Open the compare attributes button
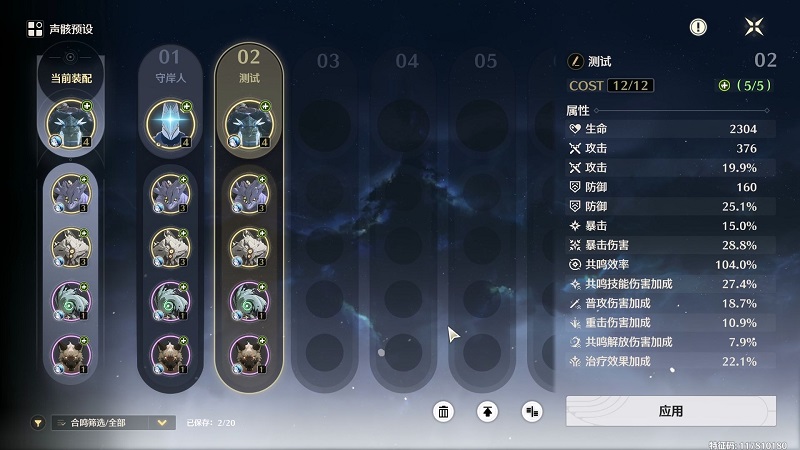The width and height of the screenshot is (800, 450). point(531,411)
